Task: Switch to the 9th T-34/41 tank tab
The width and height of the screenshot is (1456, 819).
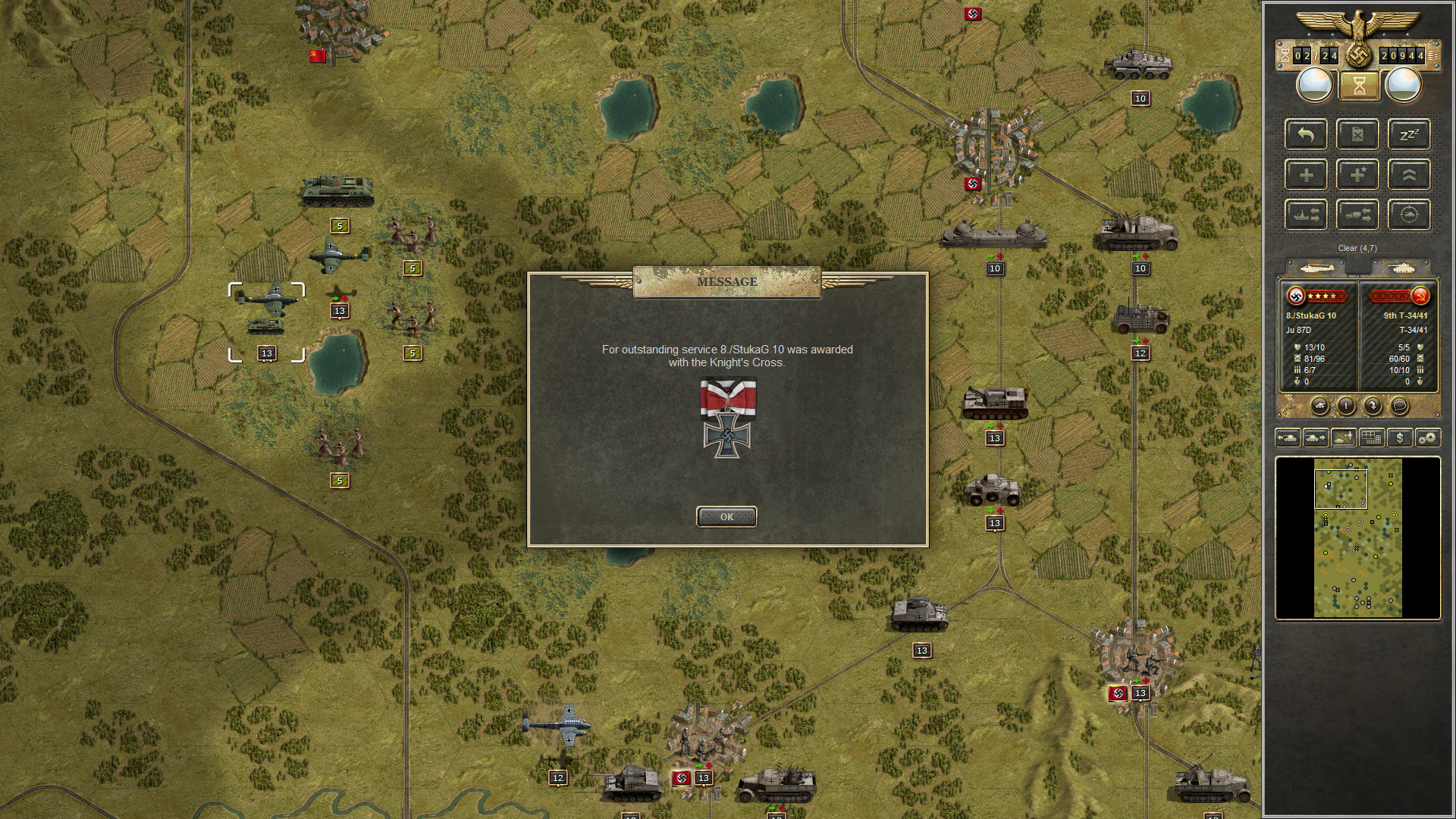Action: pyautogui.click(x=1403, y=268)
